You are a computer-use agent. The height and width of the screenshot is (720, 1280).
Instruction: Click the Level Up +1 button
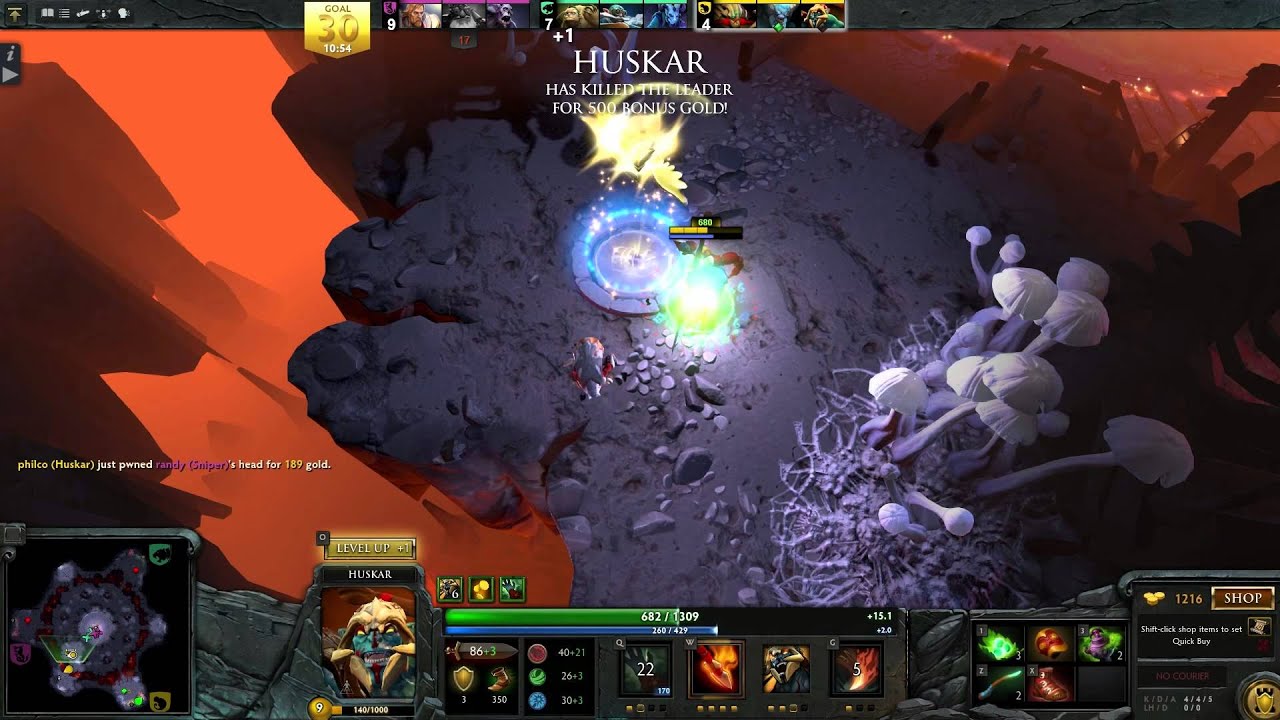tap(369, 548)
